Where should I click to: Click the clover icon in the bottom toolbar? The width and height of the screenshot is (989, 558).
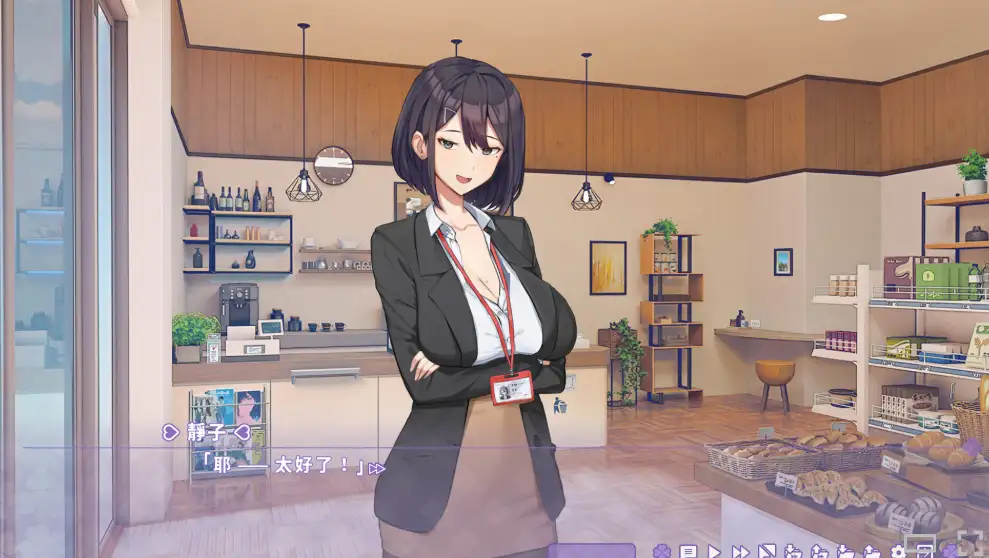(661, 551)
